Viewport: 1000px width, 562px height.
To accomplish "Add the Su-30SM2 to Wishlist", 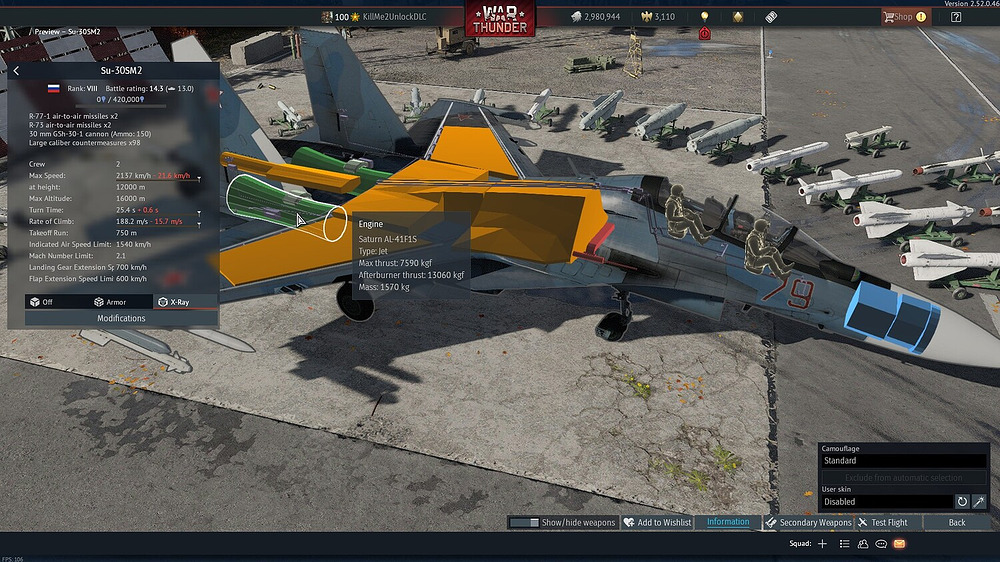I will (x=657, y=522).
